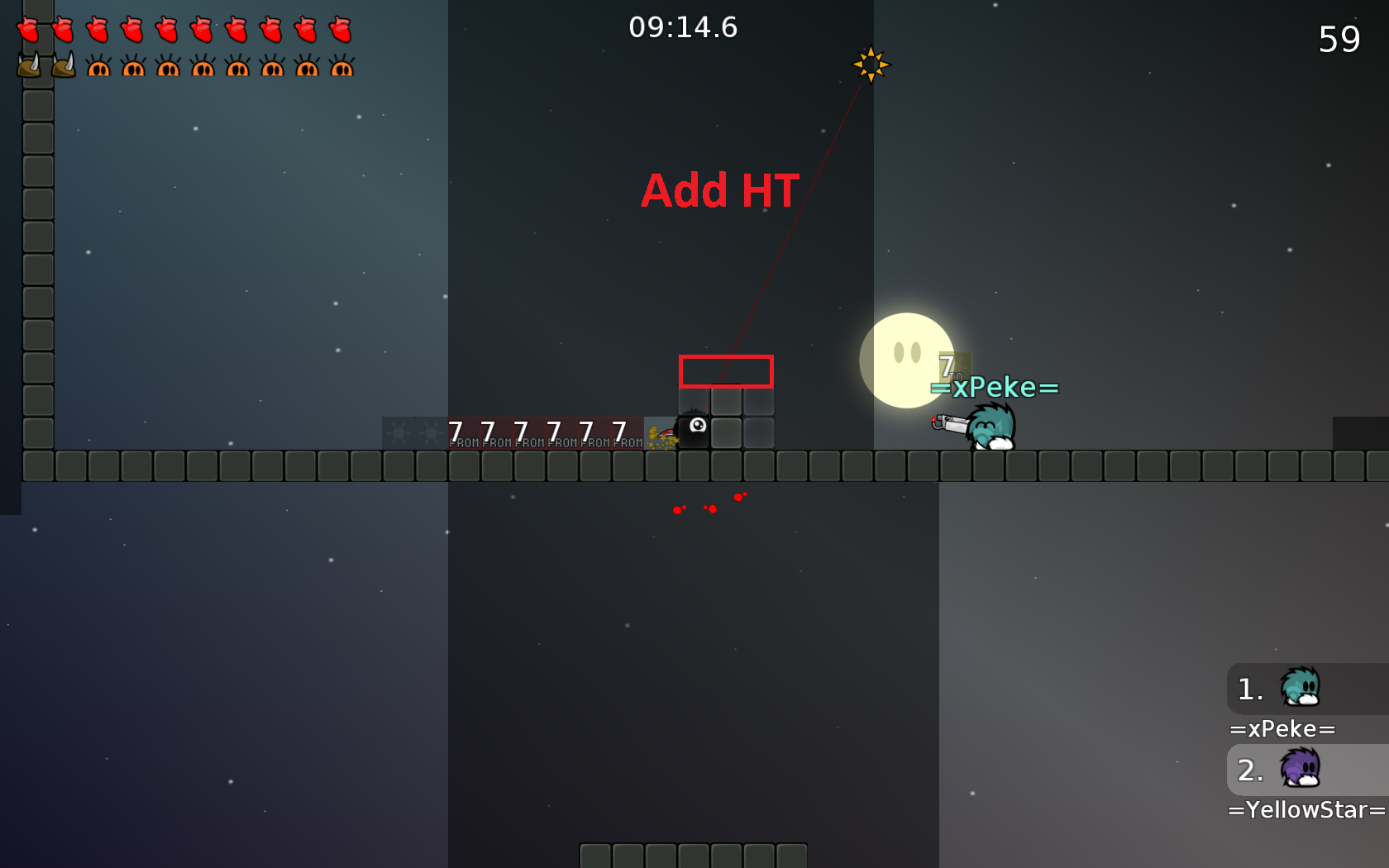Click the glowing moon face behind =xPeke=
The width and height of the screenshot is (1389, 868).
point(907,360)
